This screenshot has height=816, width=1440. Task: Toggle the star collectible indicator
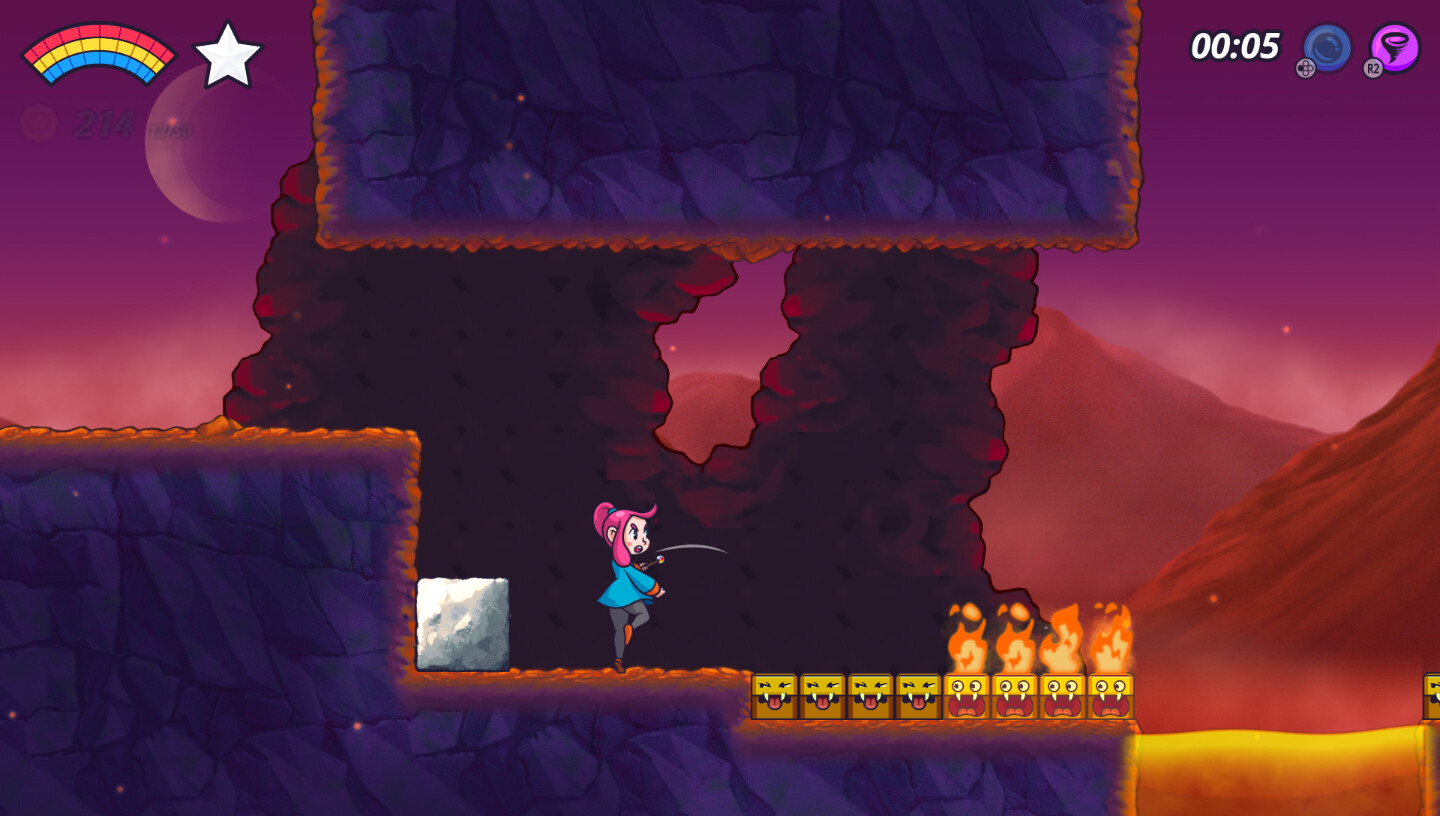230,55
